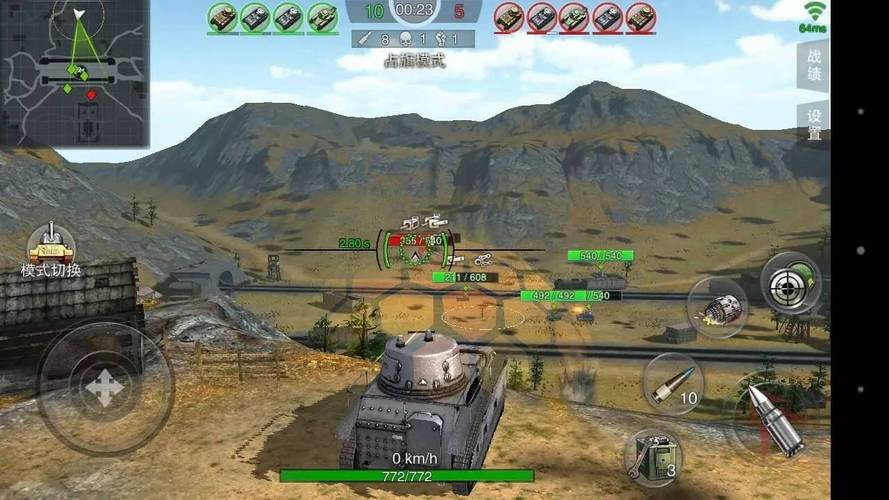
Task: Tap the 模式切换 mode switch tank icon
Action: [x=49, y=244]
